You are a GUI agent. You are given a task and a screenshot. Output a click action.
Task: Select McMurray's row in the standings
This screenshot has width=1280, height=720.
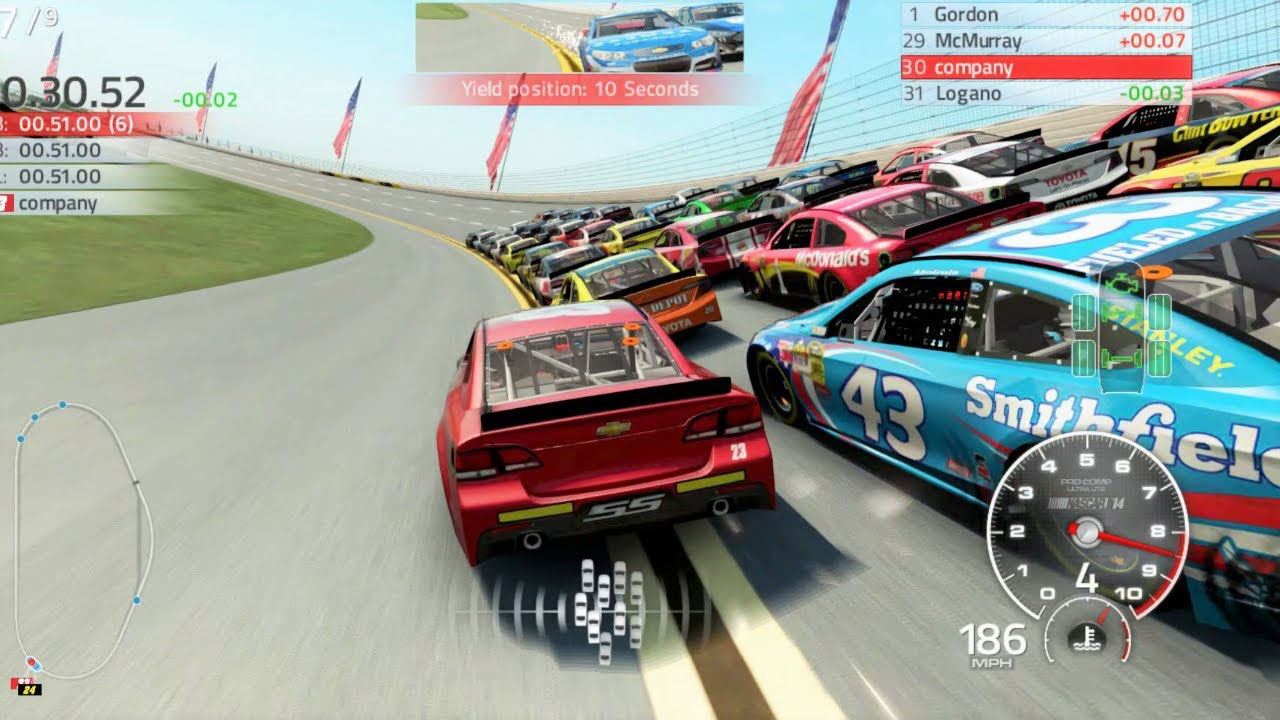pos(1046,41)
